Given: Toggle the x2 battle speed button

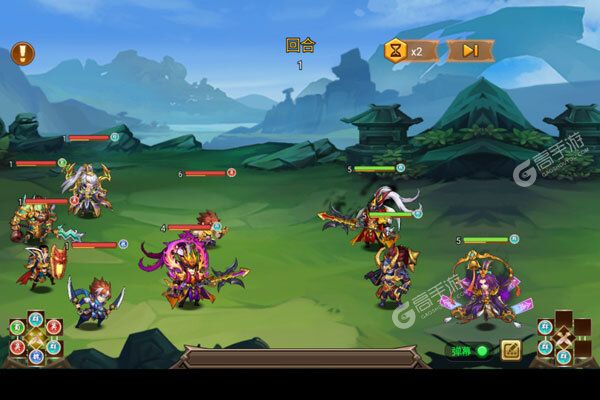Looking at the screenshot, I should coord(411,50).
